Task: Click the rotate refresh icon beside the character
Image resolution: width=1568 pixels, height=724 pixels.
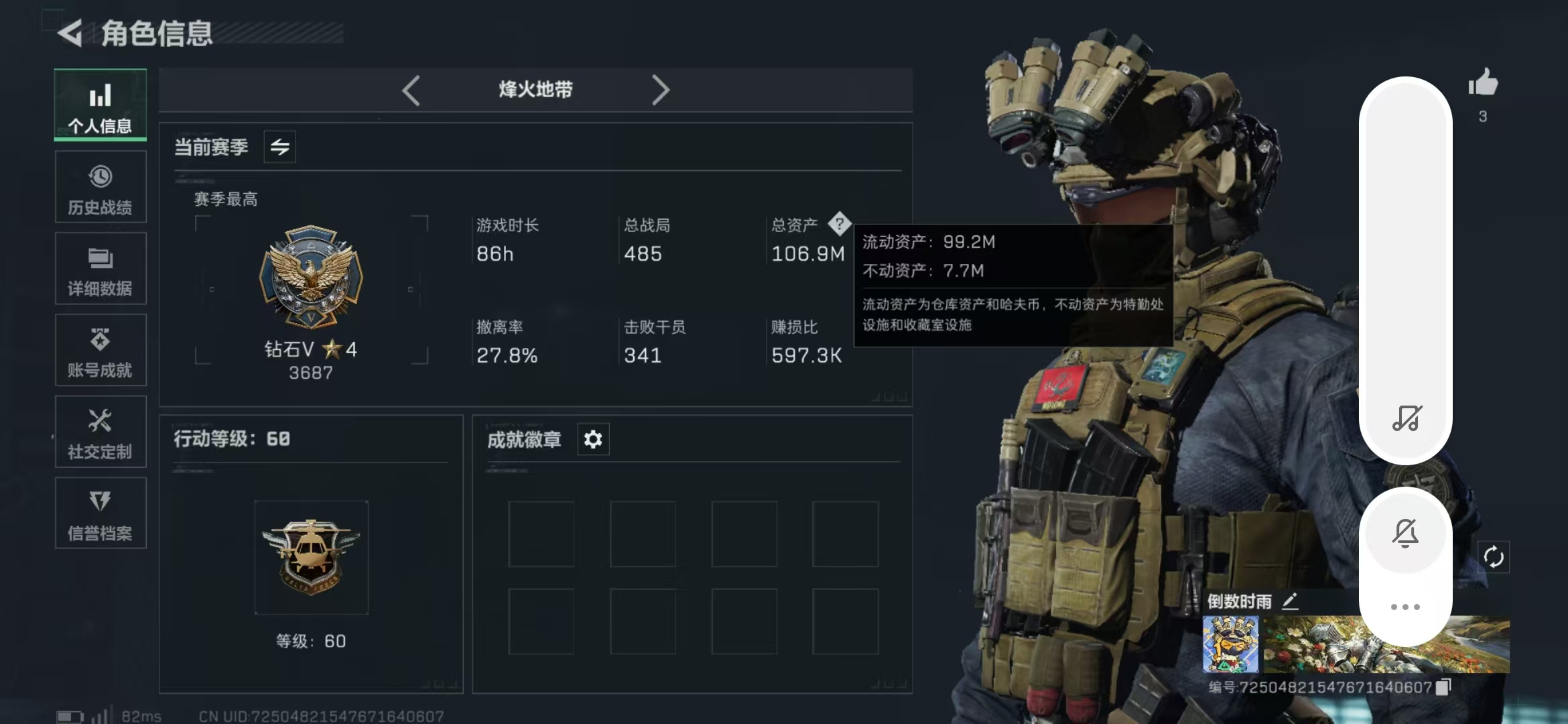Action: coord(1494,557)
